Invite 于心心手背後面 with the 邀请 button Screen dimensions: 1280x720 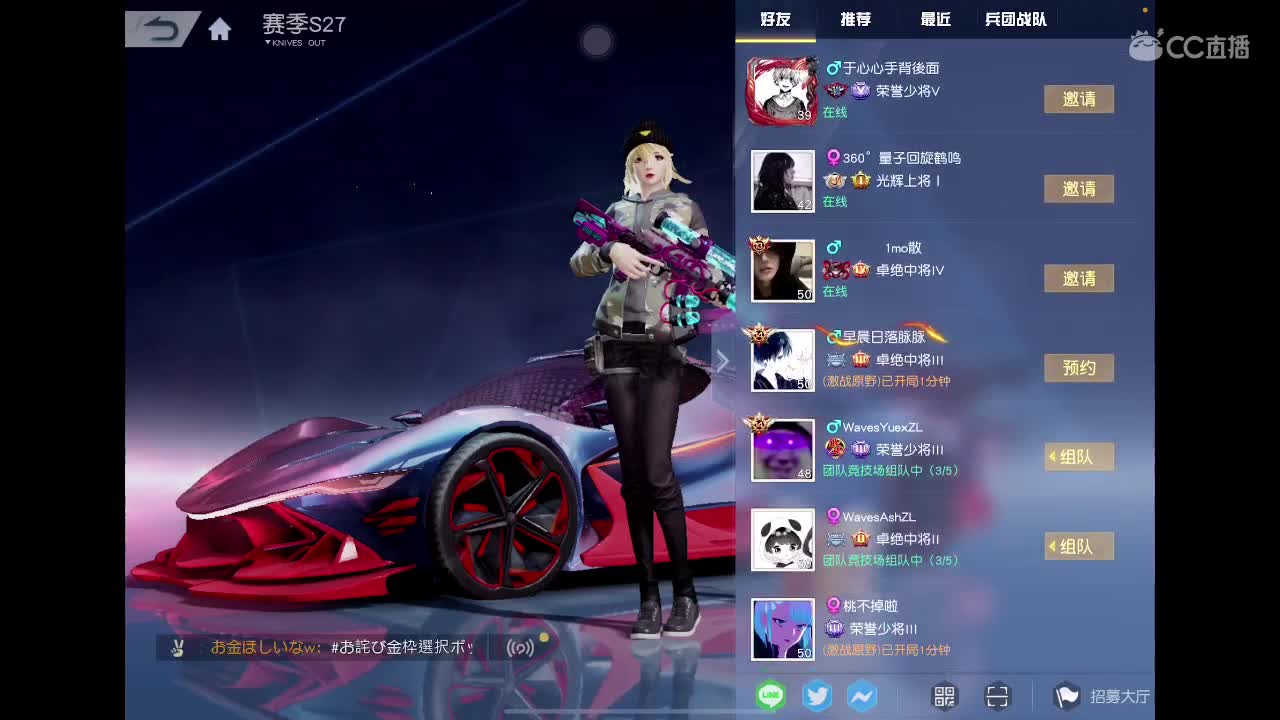[1079, 100]
